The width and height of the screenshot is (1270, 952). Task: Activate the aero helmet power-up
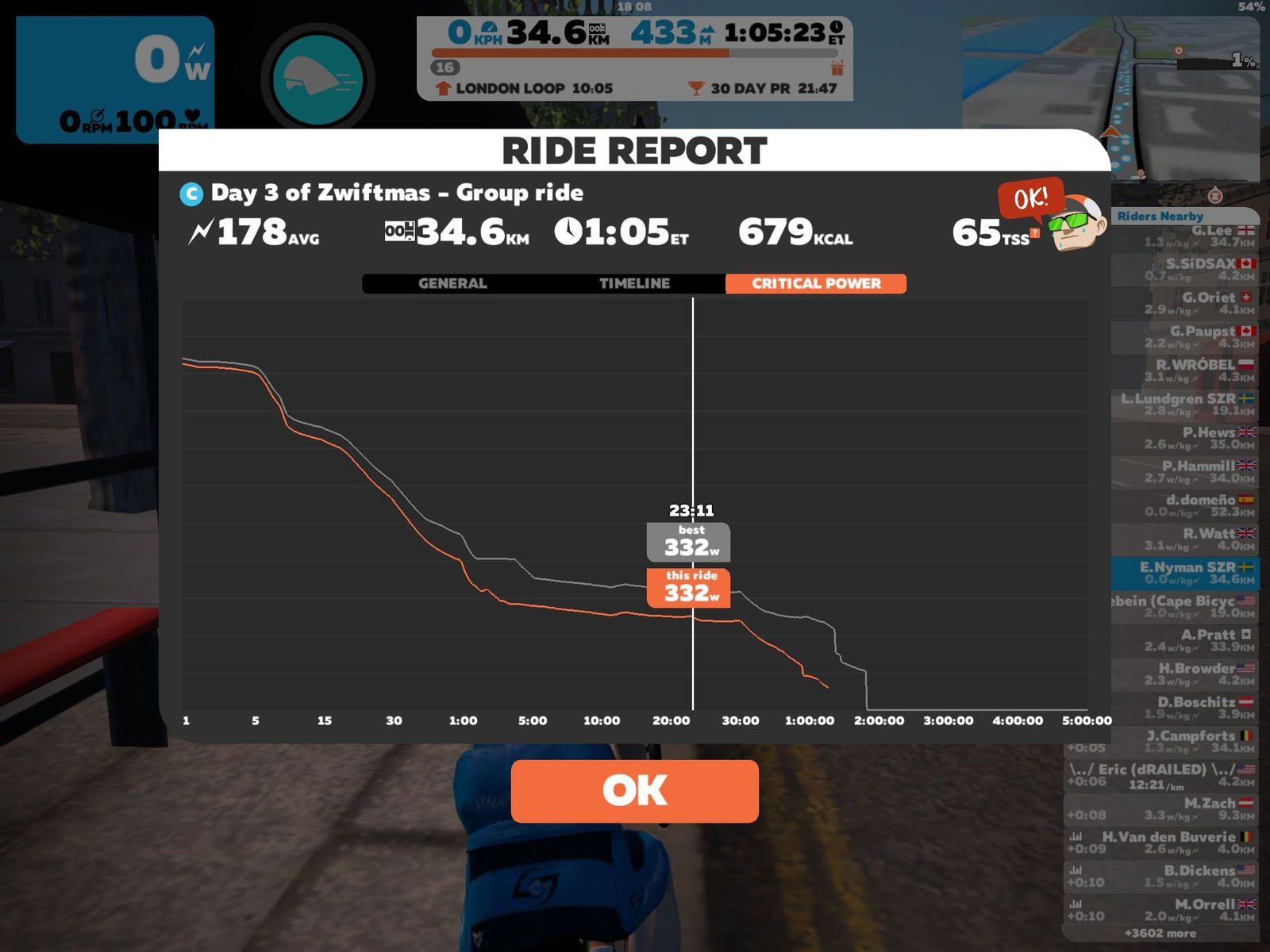(x=317, y=79)
